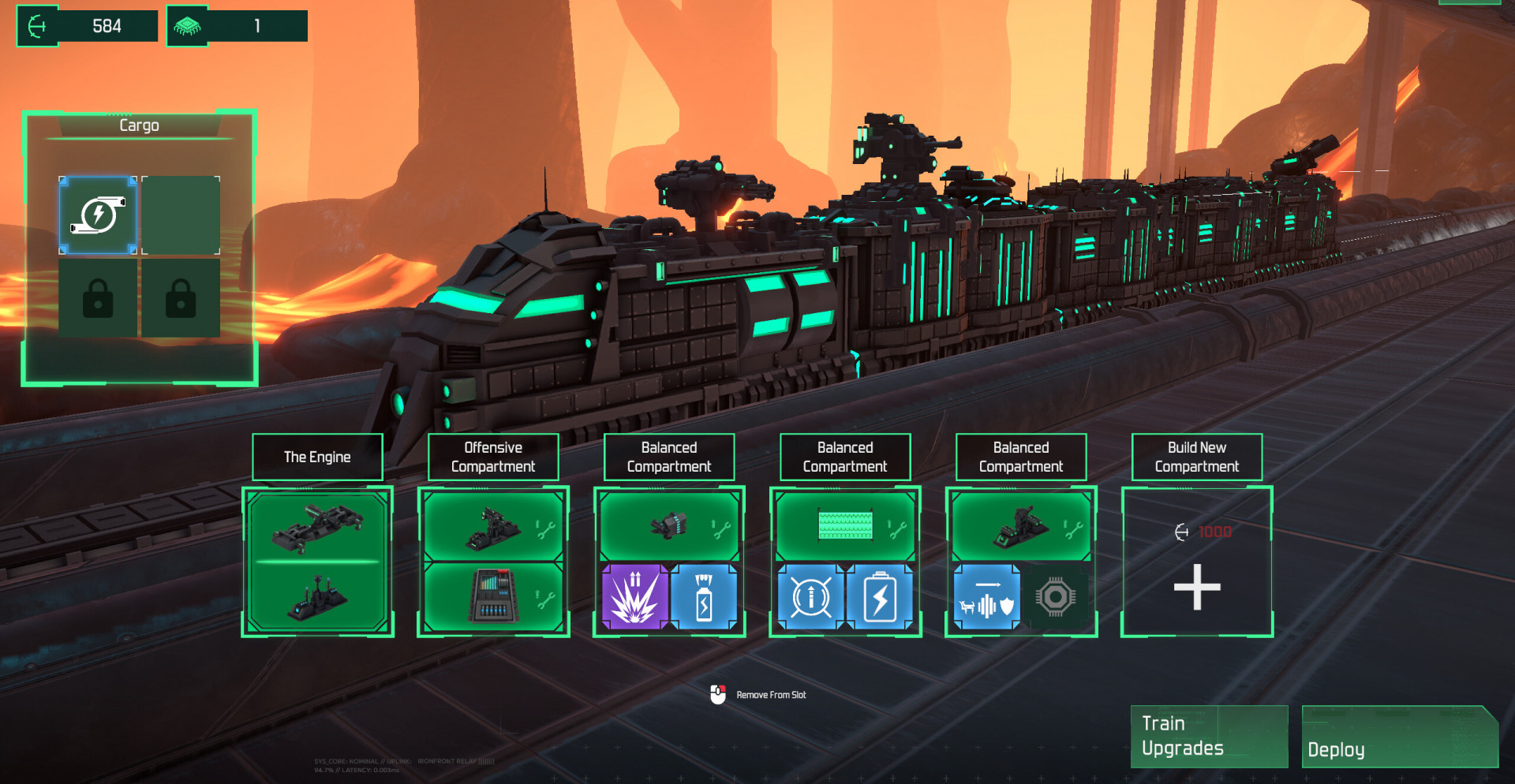Deploy the train
The image size is (1515, 784).
[x=1399, y=737]
